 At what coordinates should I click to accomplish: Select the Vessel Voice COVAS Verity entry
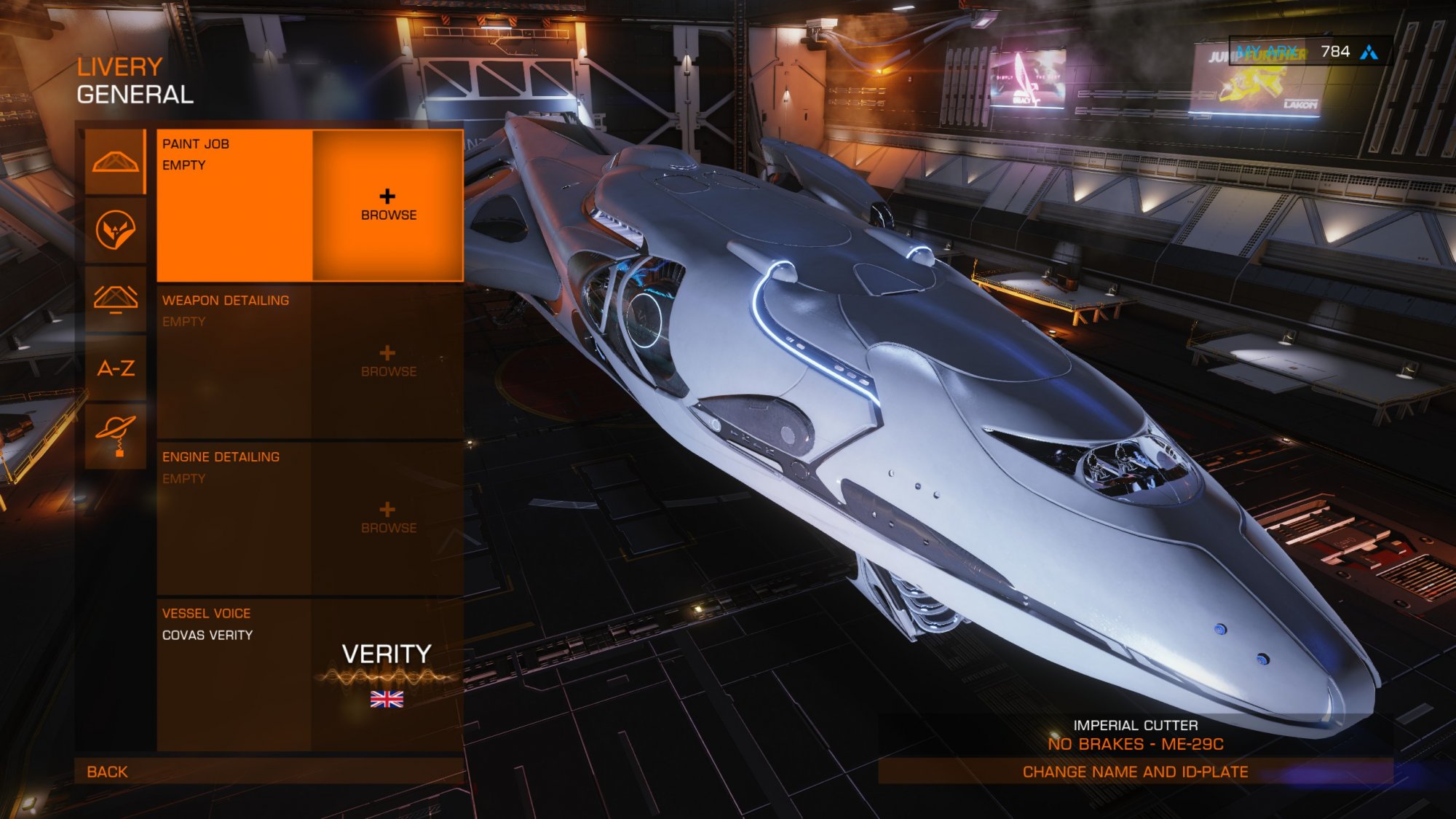tap(310, 674)
